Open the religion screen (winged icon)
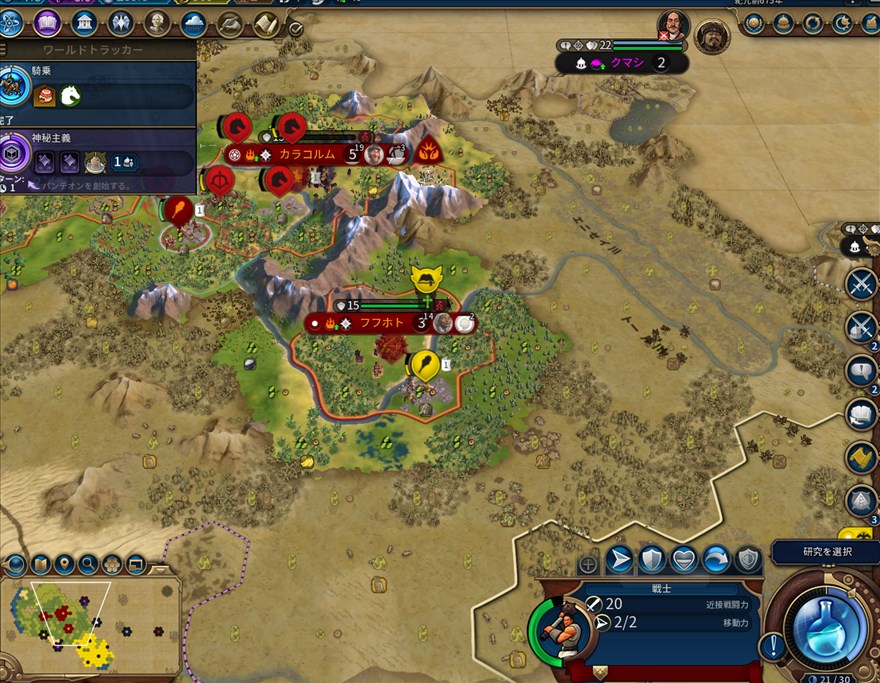880x683 pixels. point(120,22)
